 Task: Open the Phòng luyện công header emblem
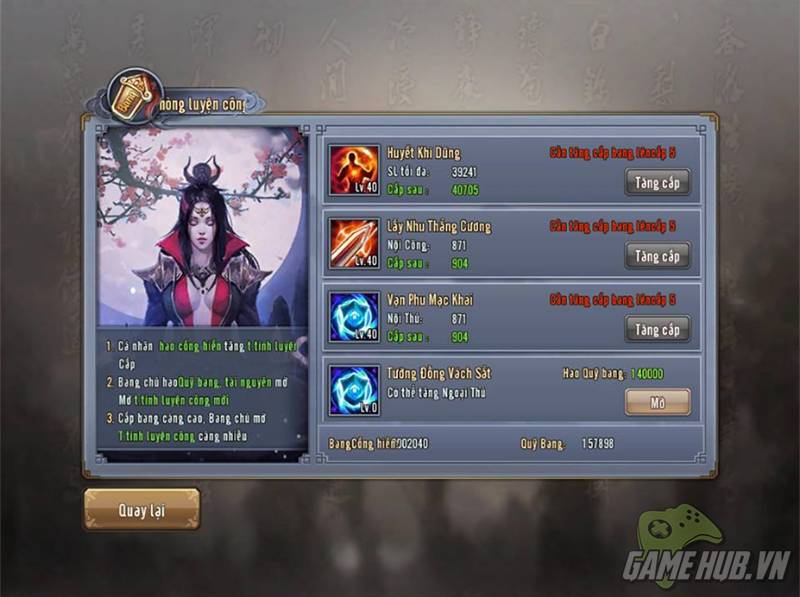[128, 94]
